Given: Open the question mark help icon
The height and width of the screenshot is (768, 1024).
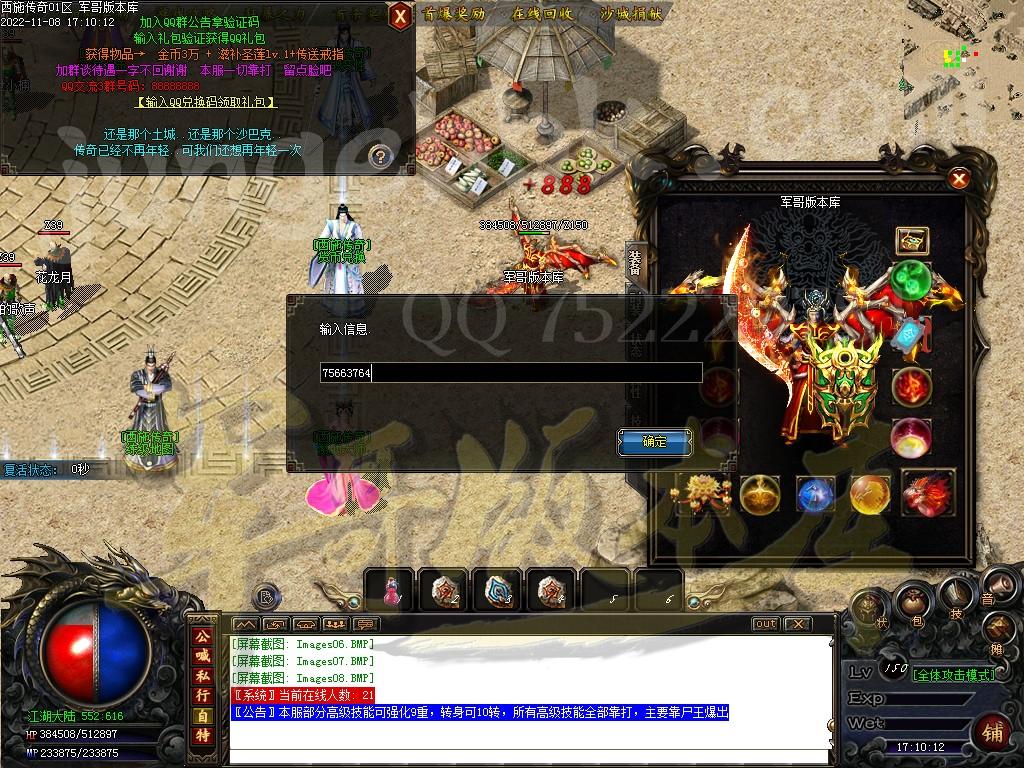Looking at the screenshot, I should tap(379, 155).
